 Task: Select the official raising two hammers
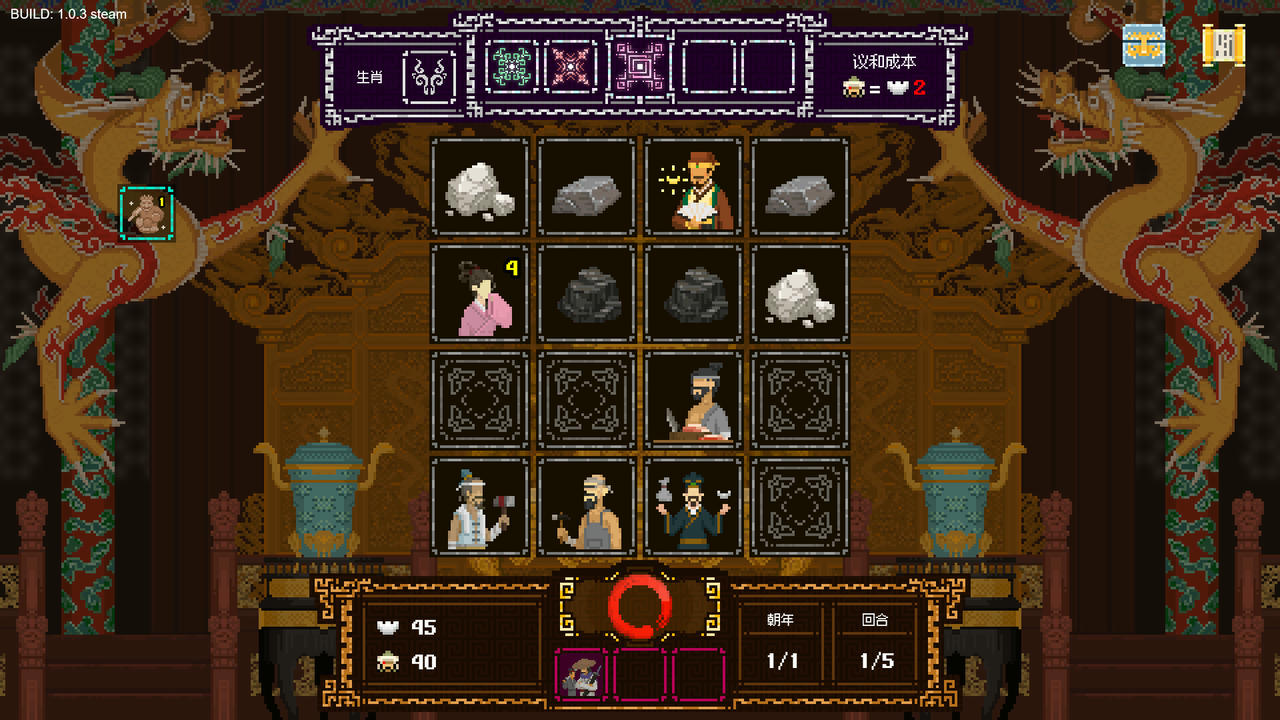click(693, 508)
